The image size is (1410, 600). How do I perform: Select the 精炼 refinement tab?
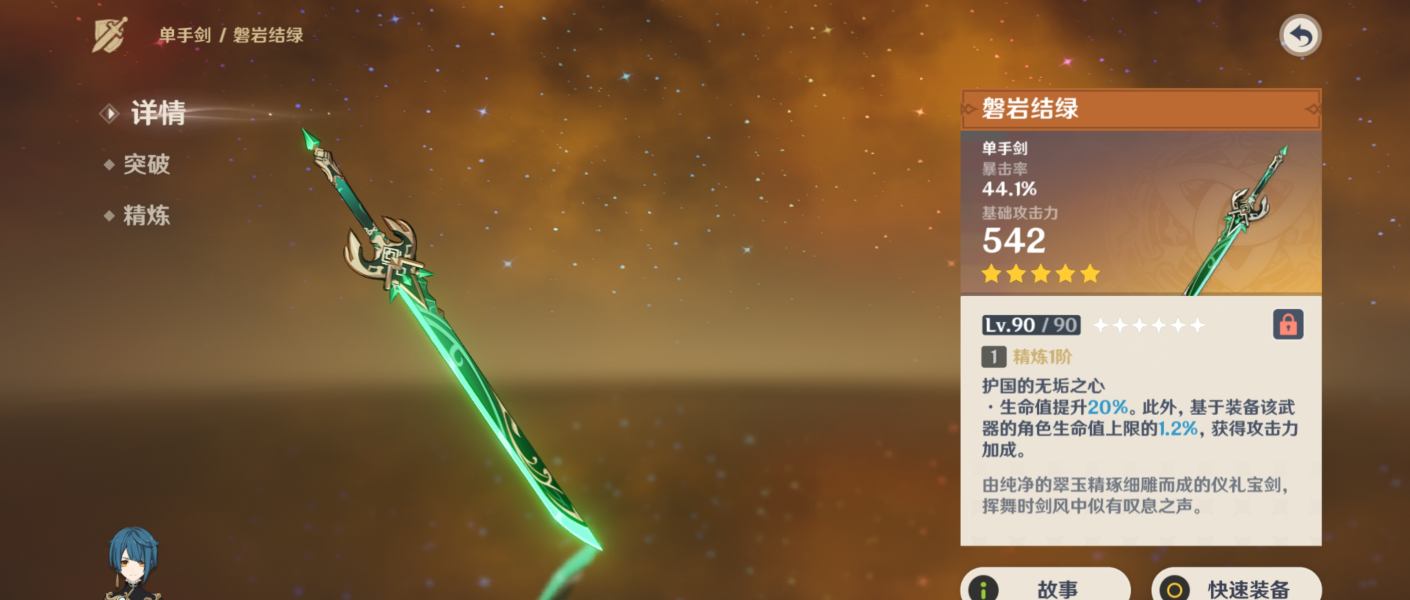[x=146, y=215]
